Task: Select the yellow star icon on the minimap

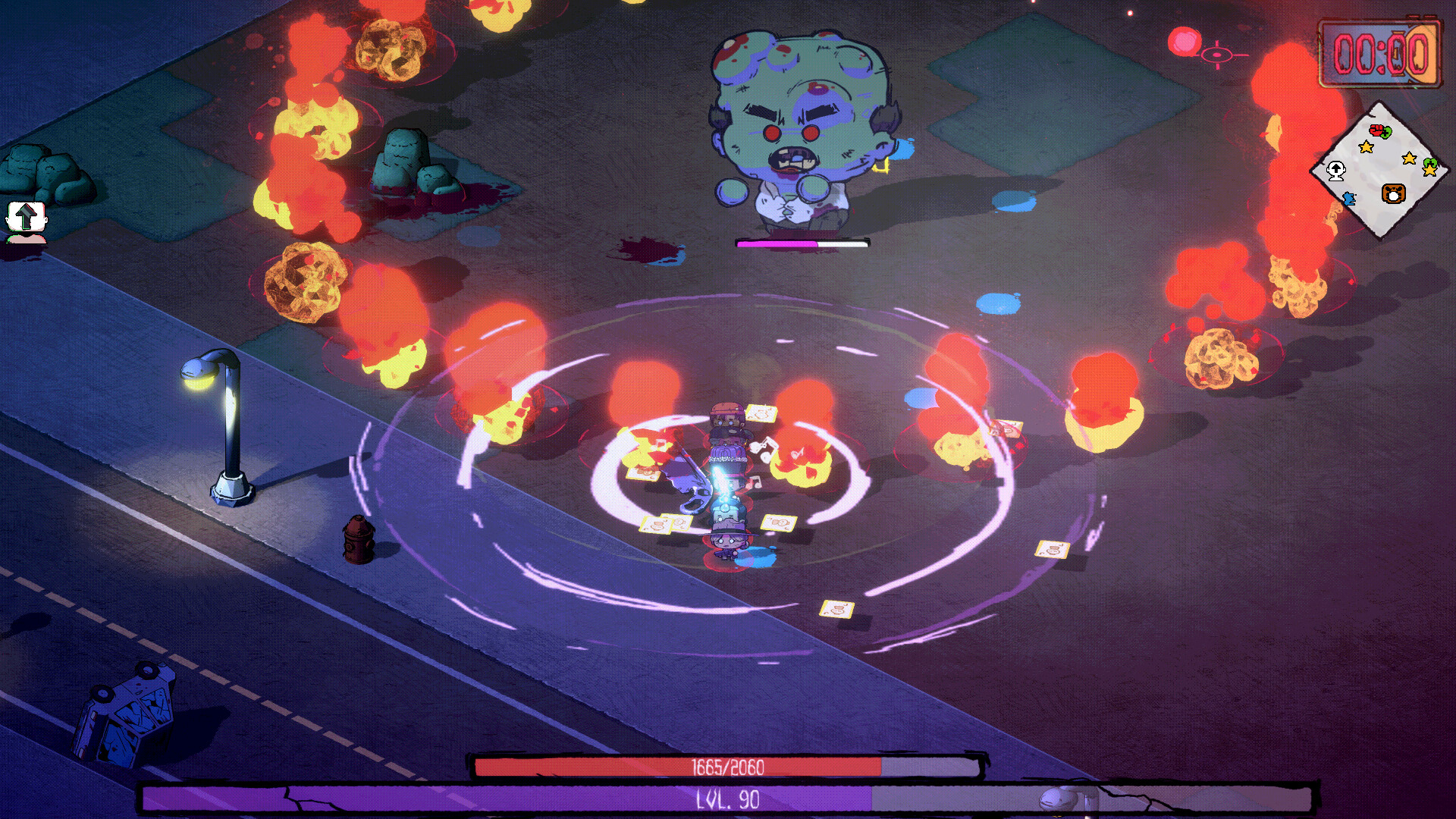Action: [x=1366, y=146]
